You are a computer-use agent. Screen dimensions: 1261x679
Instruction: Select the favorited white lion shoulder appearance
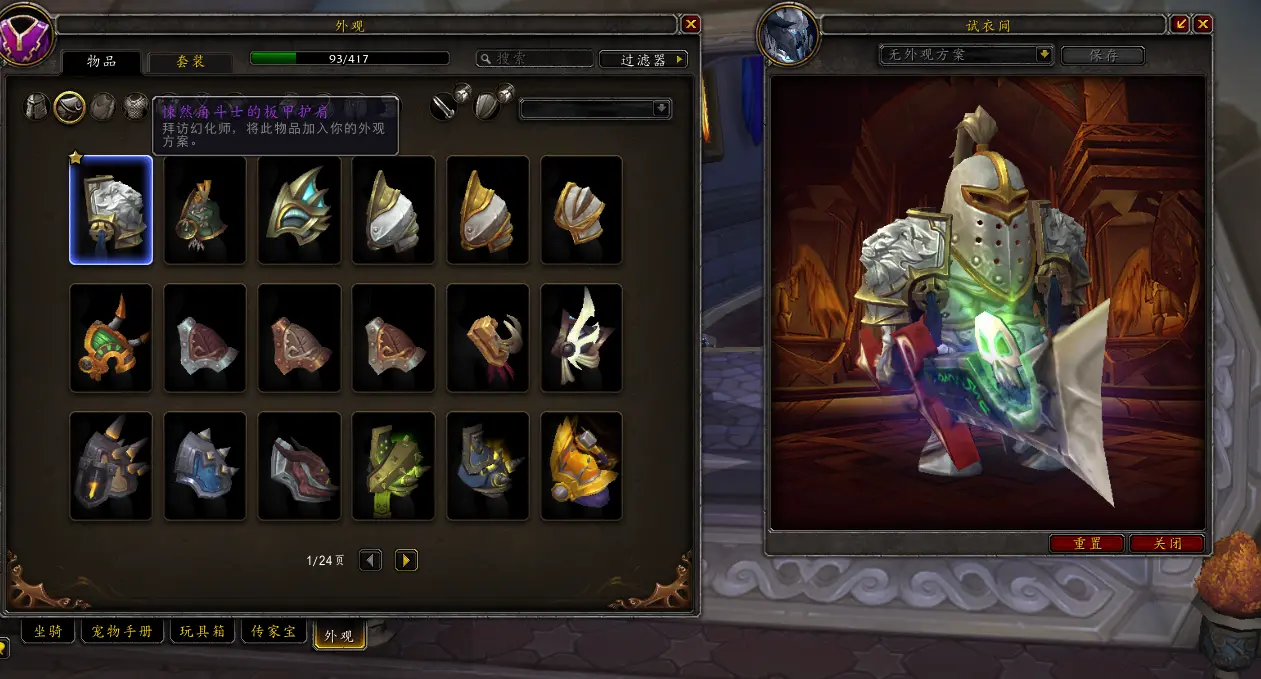click(x=111, y=210)
